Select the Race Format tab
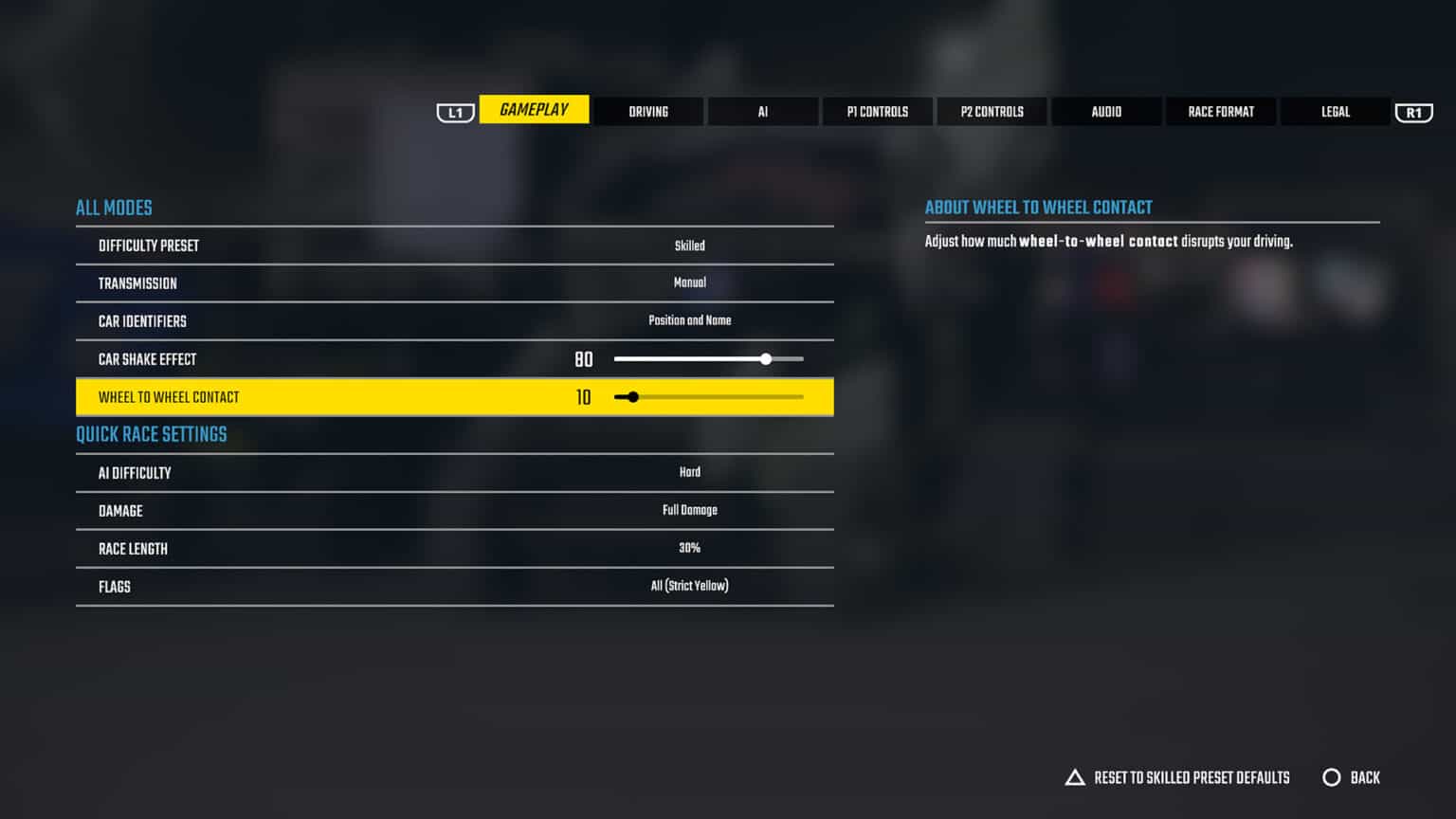This screenshot has height=819, width=1456. coord(1221,111)
